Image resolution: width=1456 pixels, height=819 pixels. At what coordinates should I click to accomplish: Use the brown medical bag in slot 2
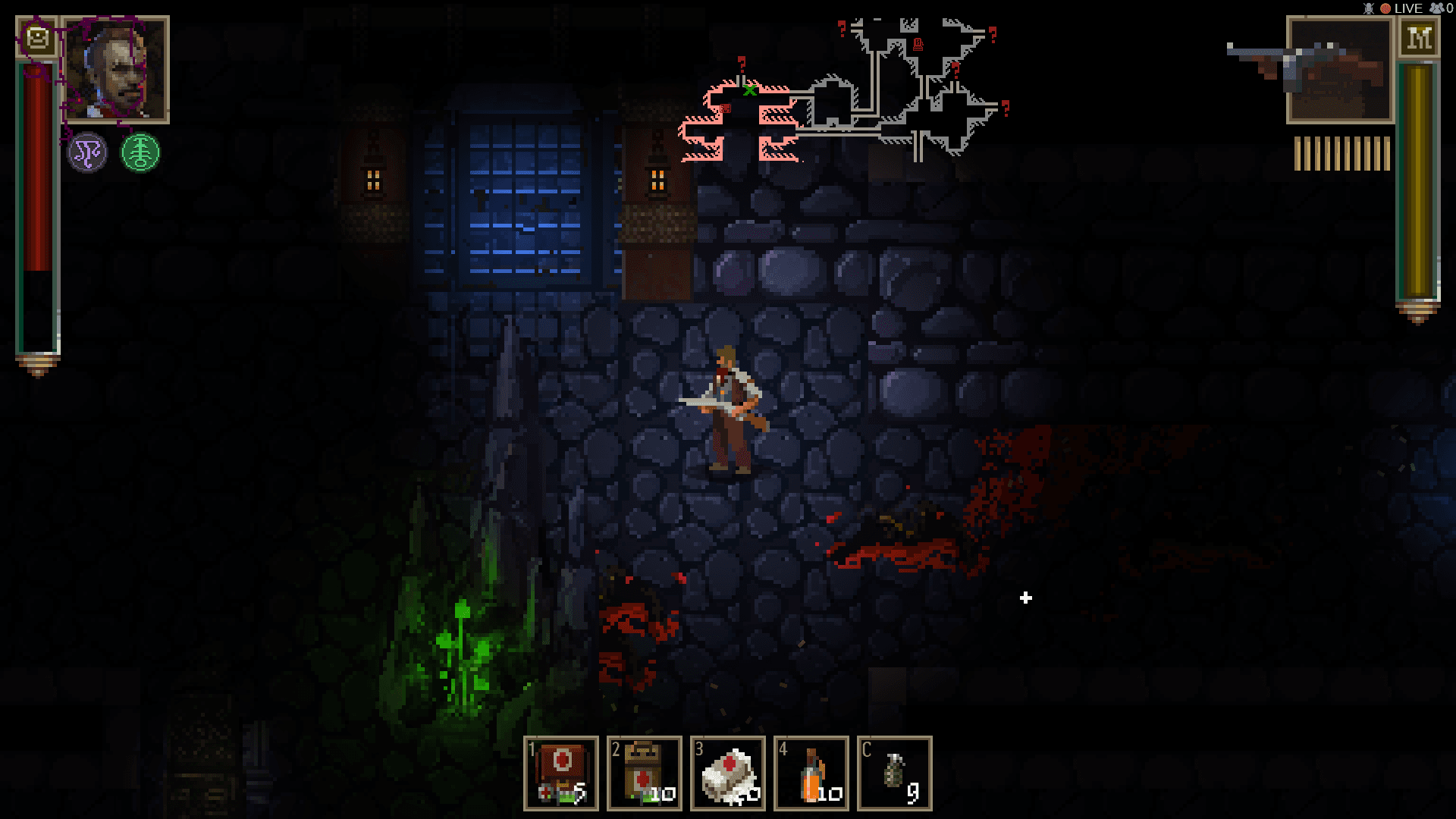(x=645, y=773)
